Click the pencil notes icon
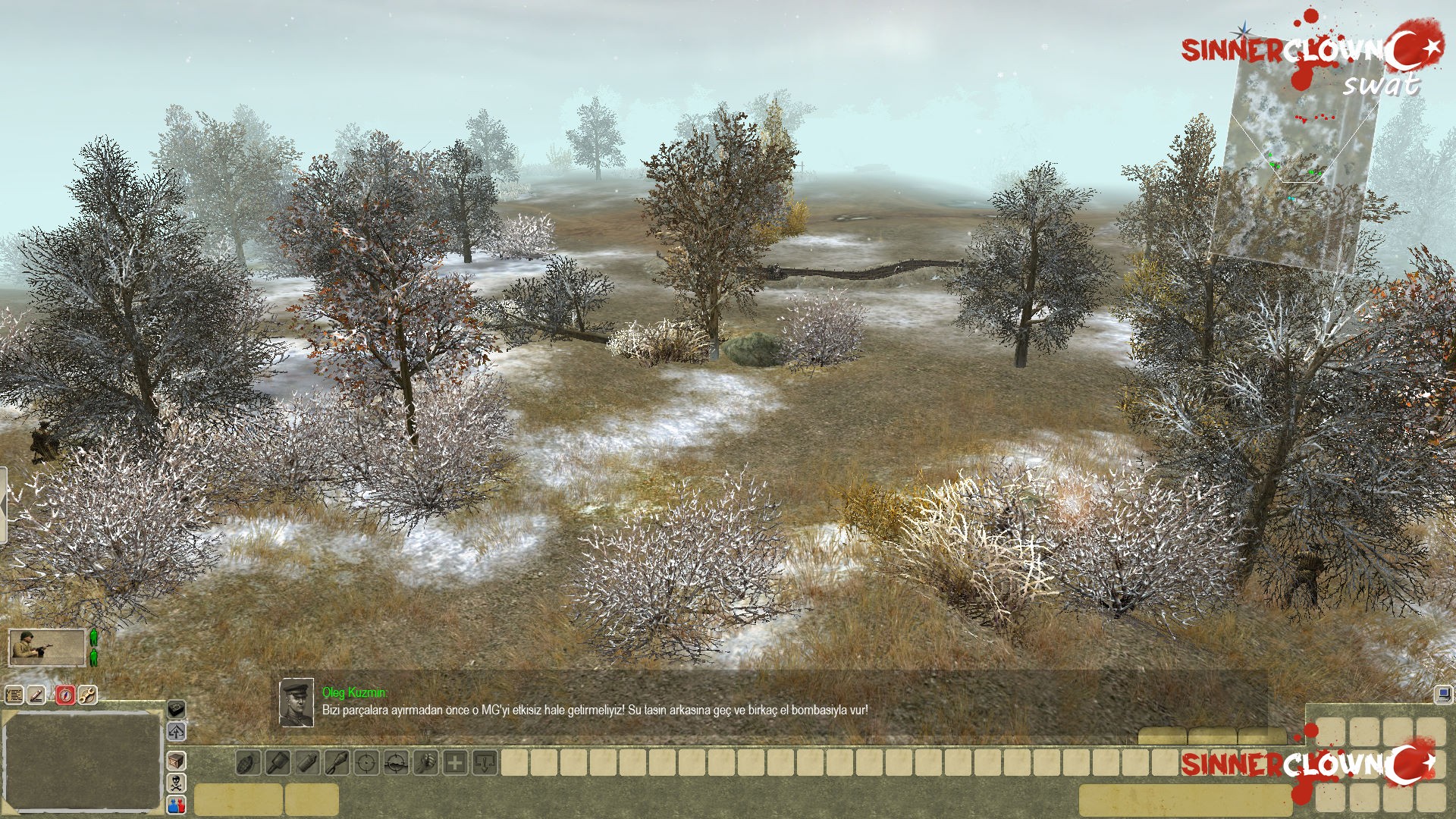This screenshot has height=819, width=1456. (37, 695)
